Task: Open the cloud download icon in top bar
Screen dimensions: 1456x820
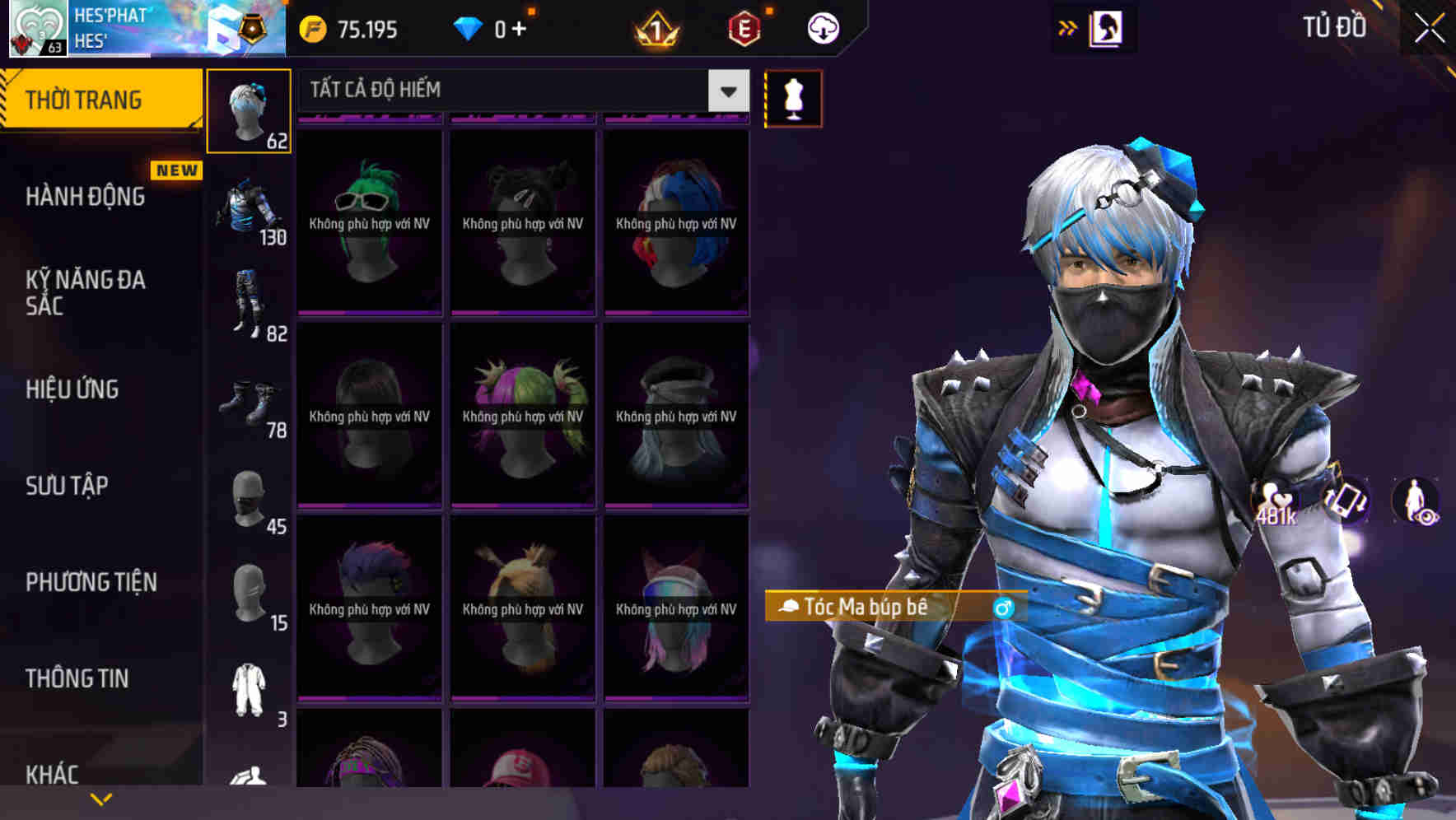Action: [x=821, y=27]
